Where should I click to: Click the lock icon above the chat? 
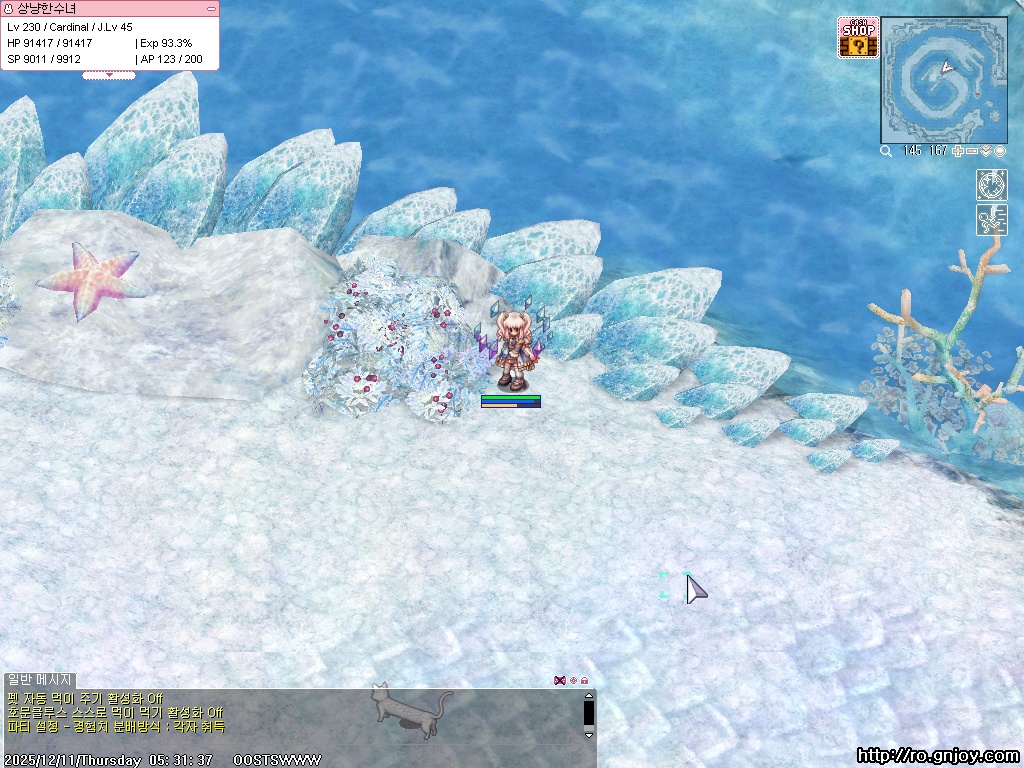click(585, 680)
